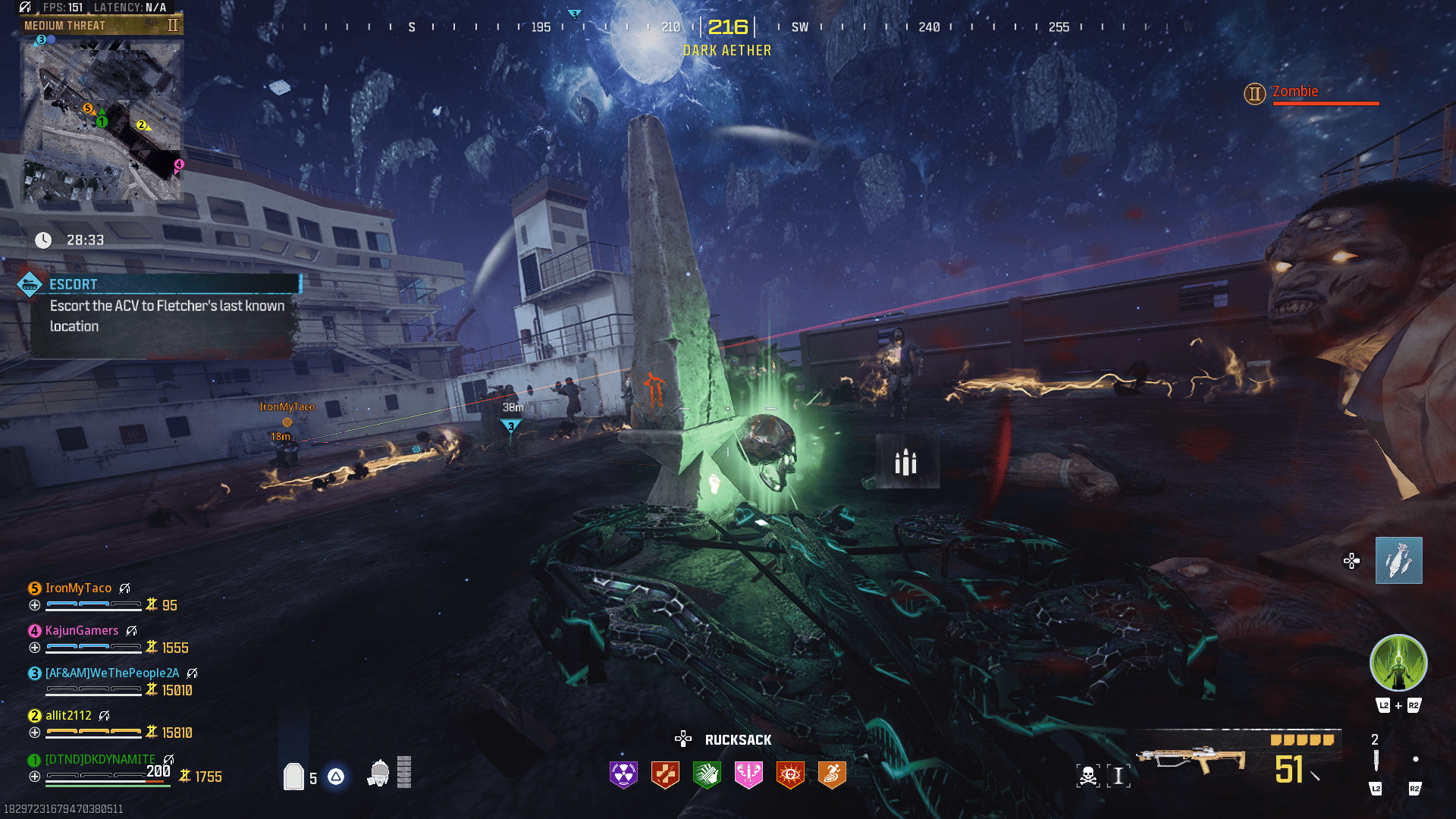Select squad member KajunGamers
This screenshot has height=819, width=1456.
81,631
